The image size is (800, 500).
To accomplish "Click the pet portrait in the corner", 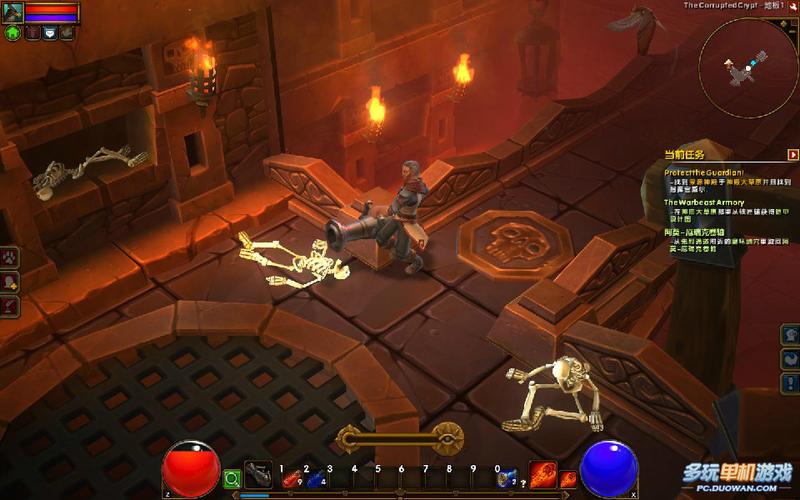I will pyautogui.click(x=13, y=11).
